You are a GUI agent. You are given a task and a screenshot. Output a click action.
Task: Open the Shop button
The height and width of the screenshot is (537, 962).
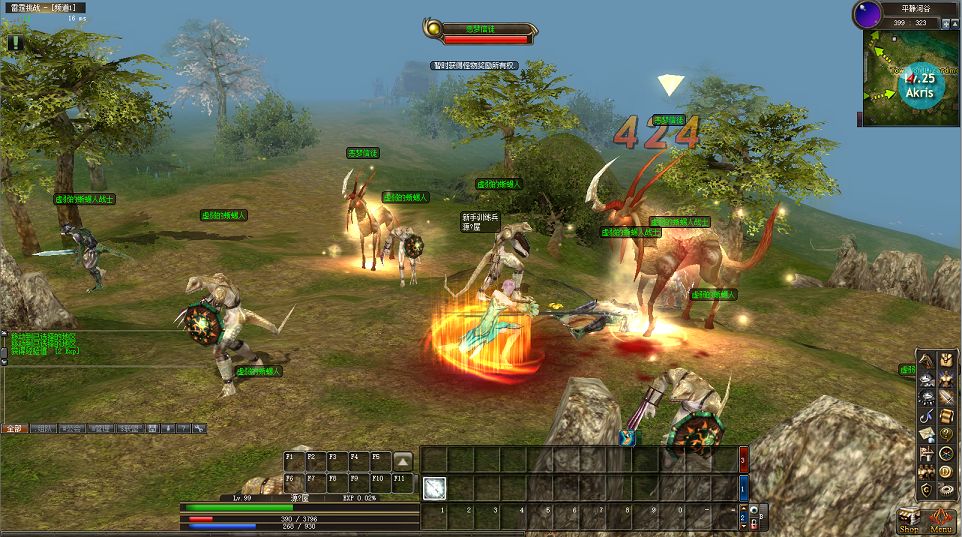tap(909, 520)
